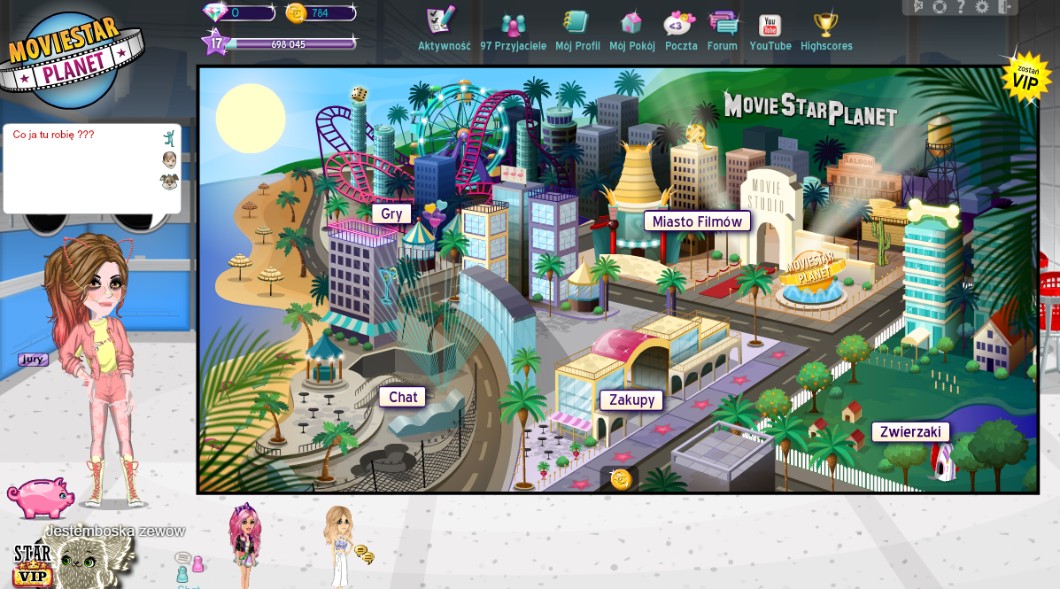Check the Poczta mailbox
The width and height of the screenshot is (1060, 589).
click(x=681, y=29)
